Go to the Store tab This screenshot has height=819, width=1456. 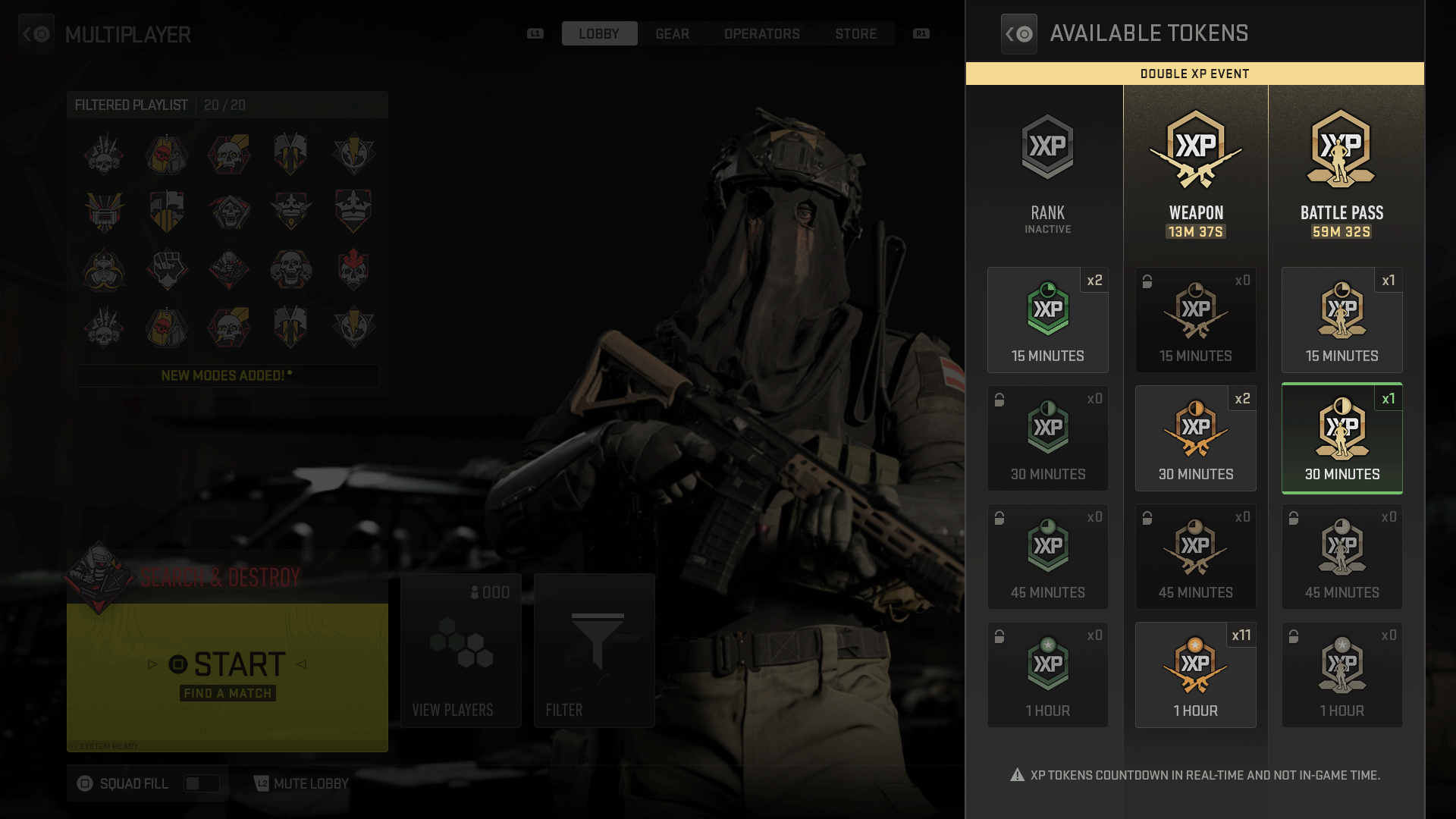[855, 34]
